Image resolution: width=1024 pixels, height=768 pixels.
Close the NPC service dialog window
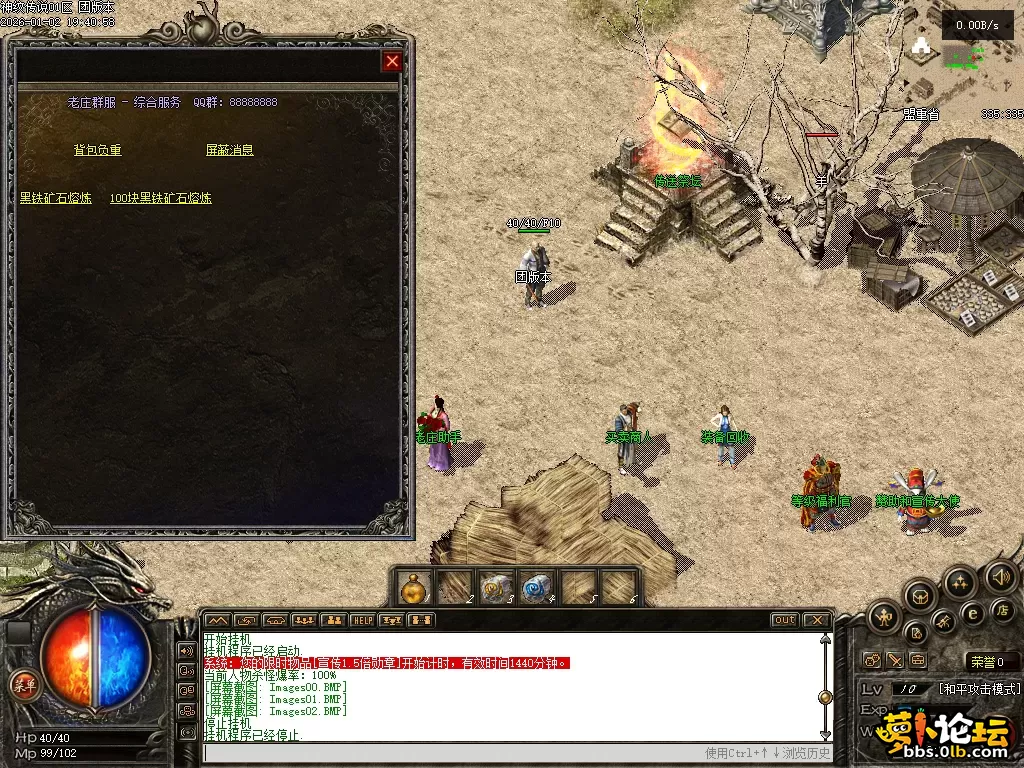coord(392,62)
